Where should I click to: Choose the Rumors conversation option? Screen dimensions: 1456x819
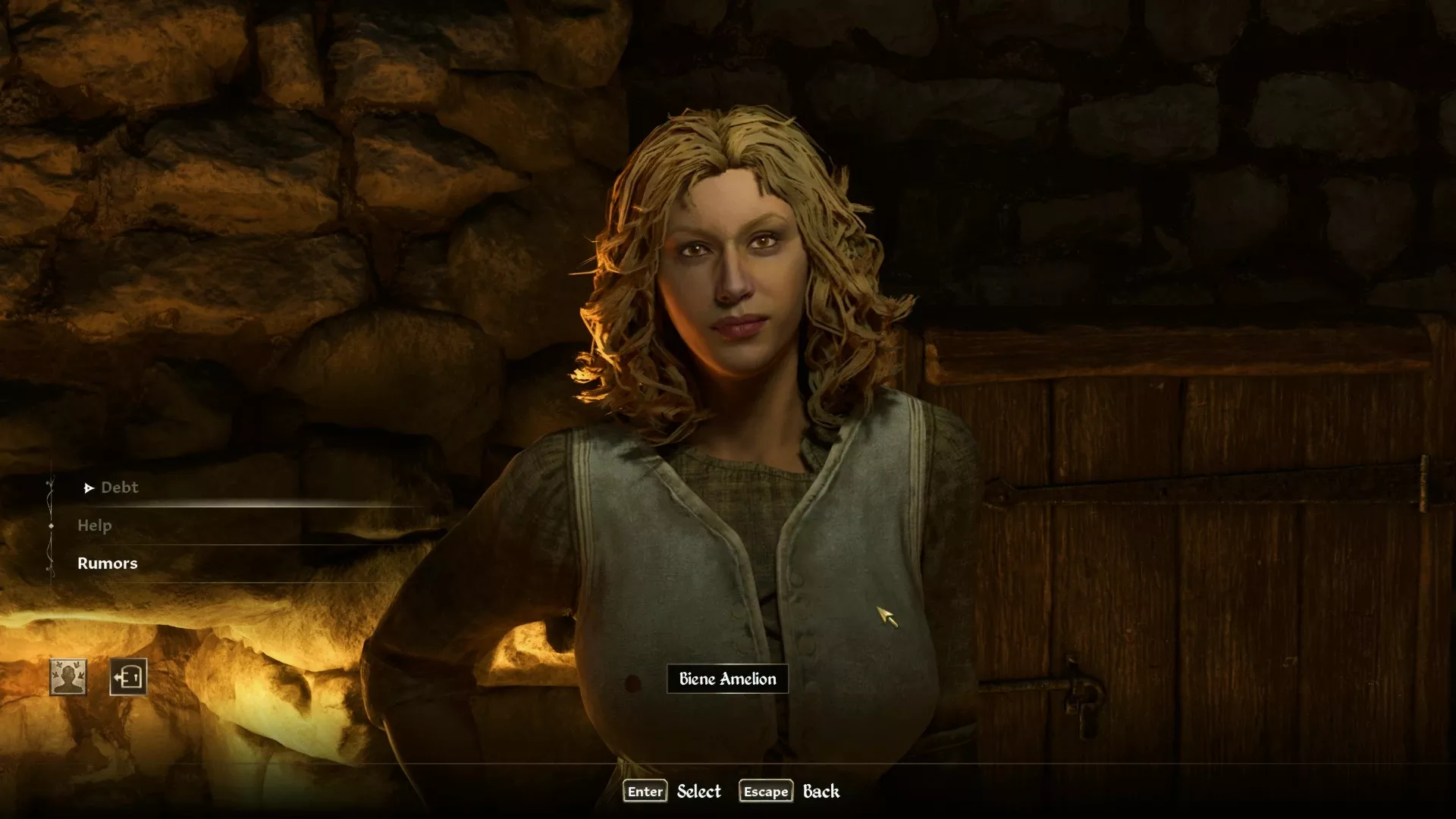point(108,563)
